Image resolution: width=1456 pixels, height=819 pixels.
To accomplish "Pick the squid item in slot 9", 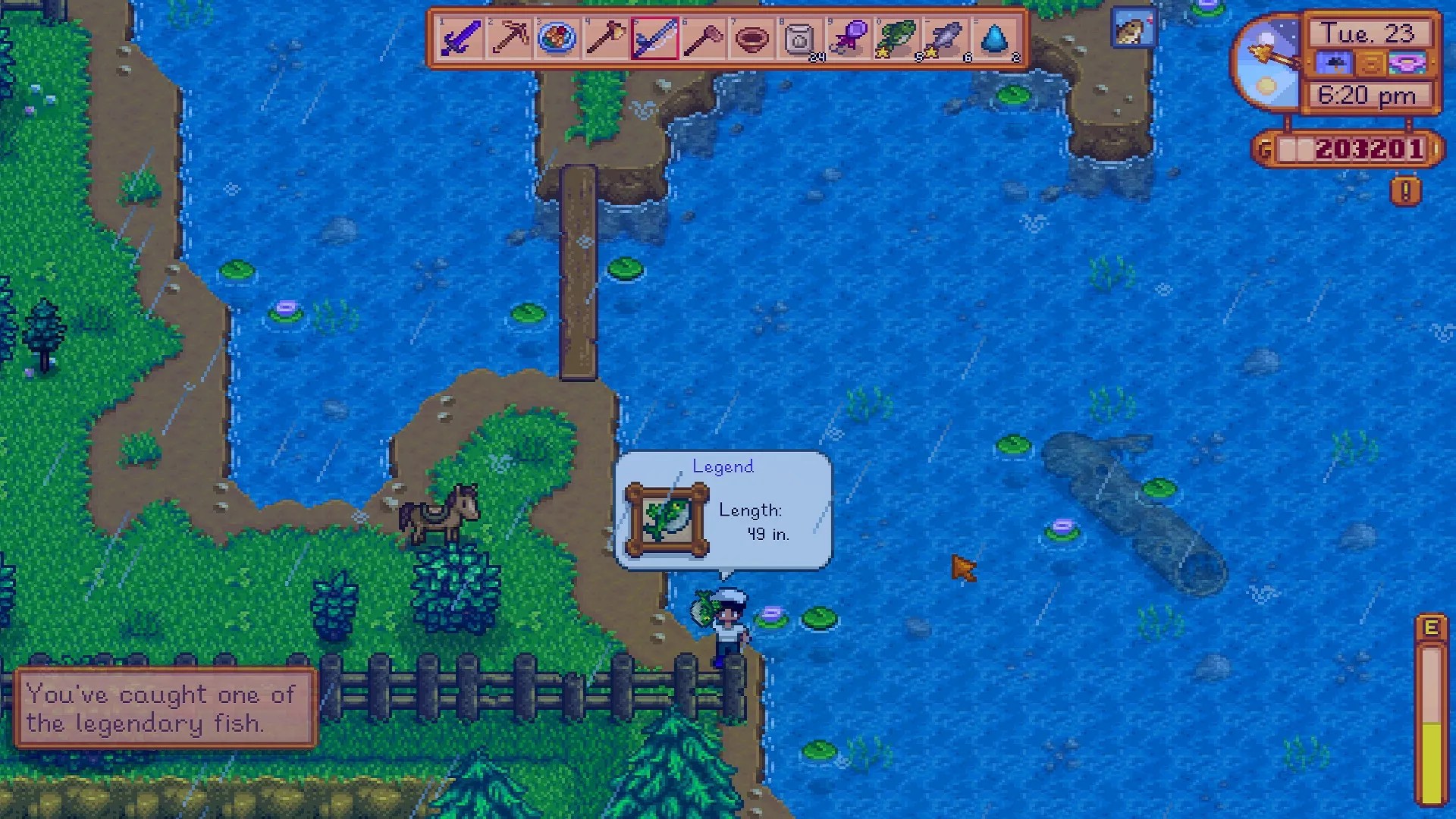I will coord(849,38).
